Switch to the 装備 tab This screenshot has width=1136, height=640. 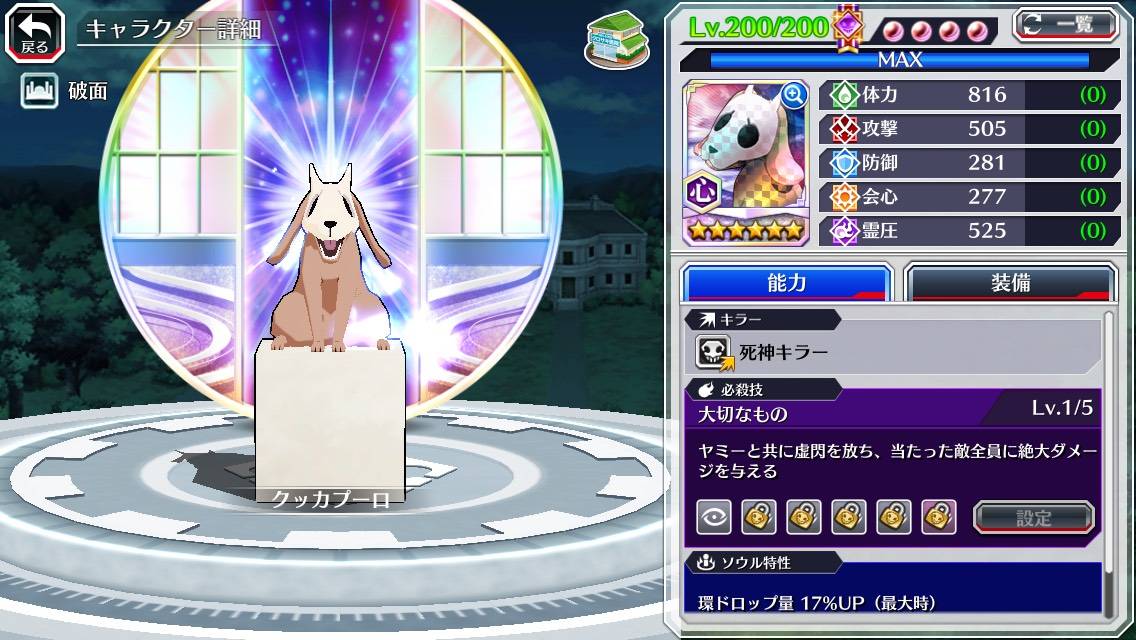pyautogui.click(x=1010, y=283)
